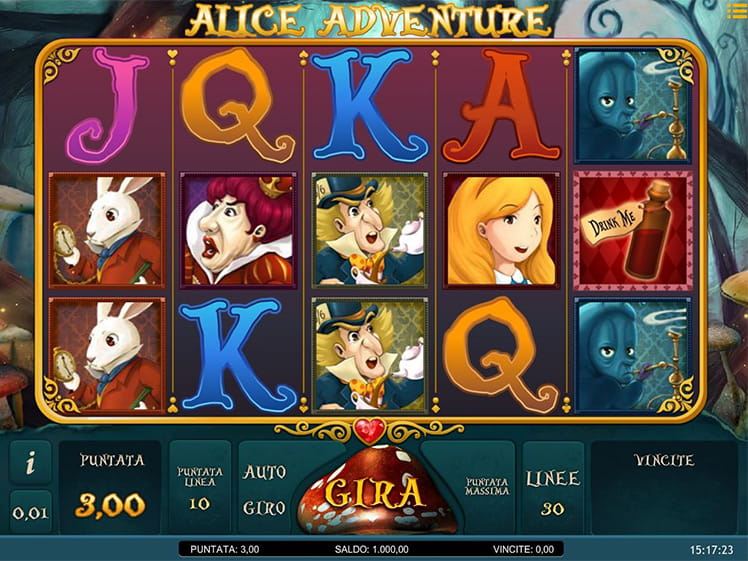Set the maximum bet with Puntata Massima
This screenshot has height=561, width=748.
click(487, 487)
